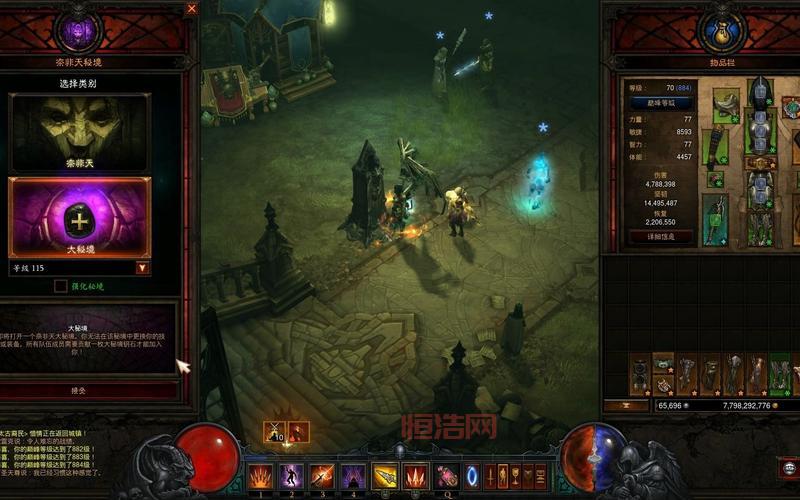Use the health potion slot

(x=447, y=476)
